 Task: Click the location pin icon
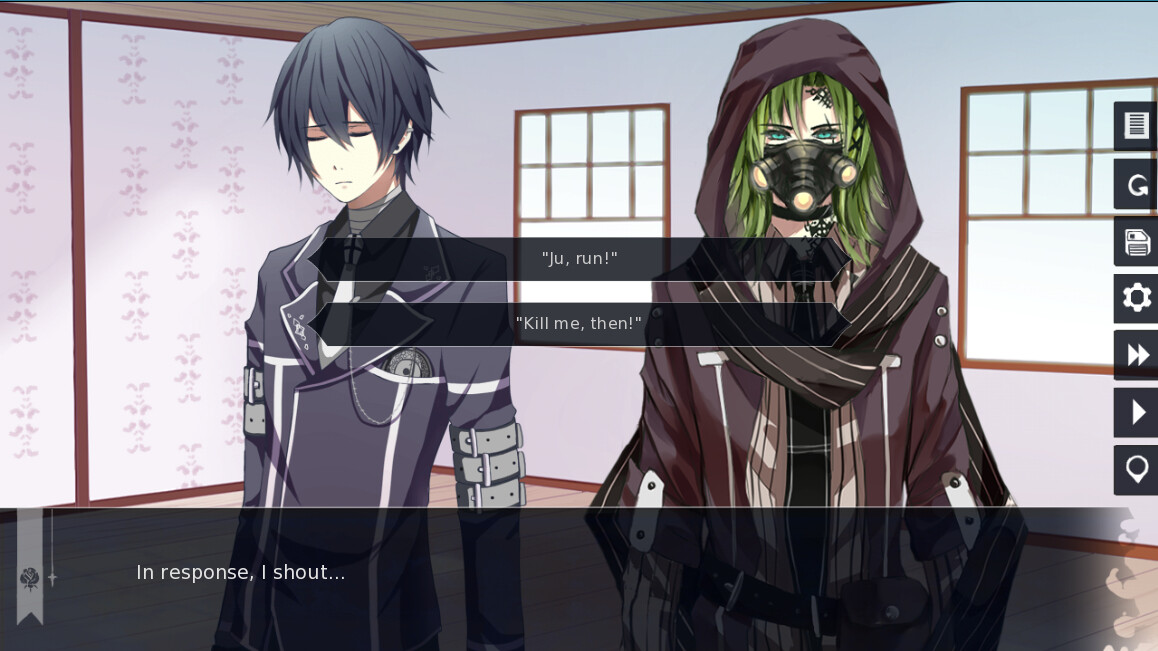(x=1136, y=469)
